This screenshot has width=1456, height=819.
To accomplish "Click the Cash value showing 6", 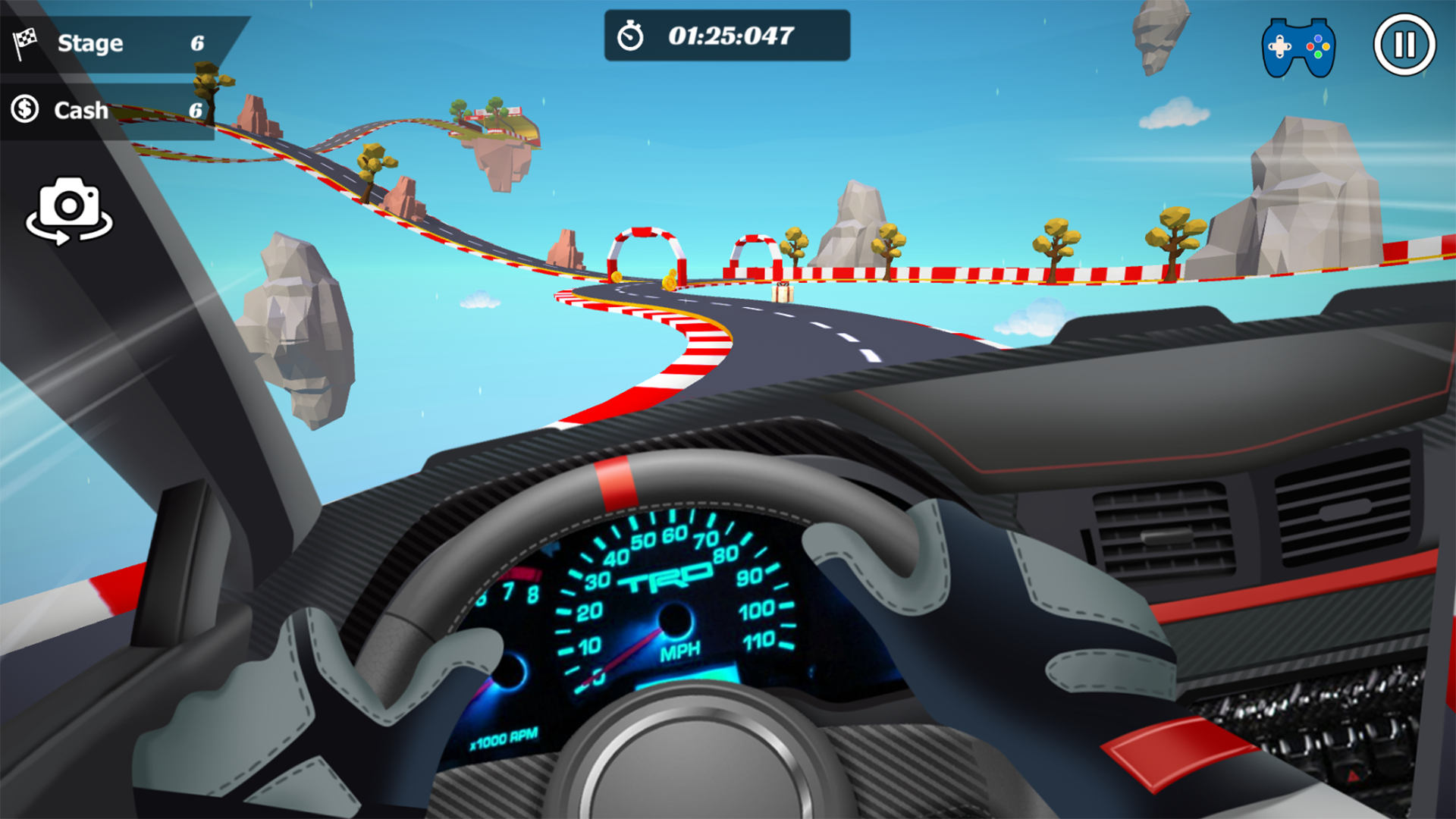I will pos(196,110).
